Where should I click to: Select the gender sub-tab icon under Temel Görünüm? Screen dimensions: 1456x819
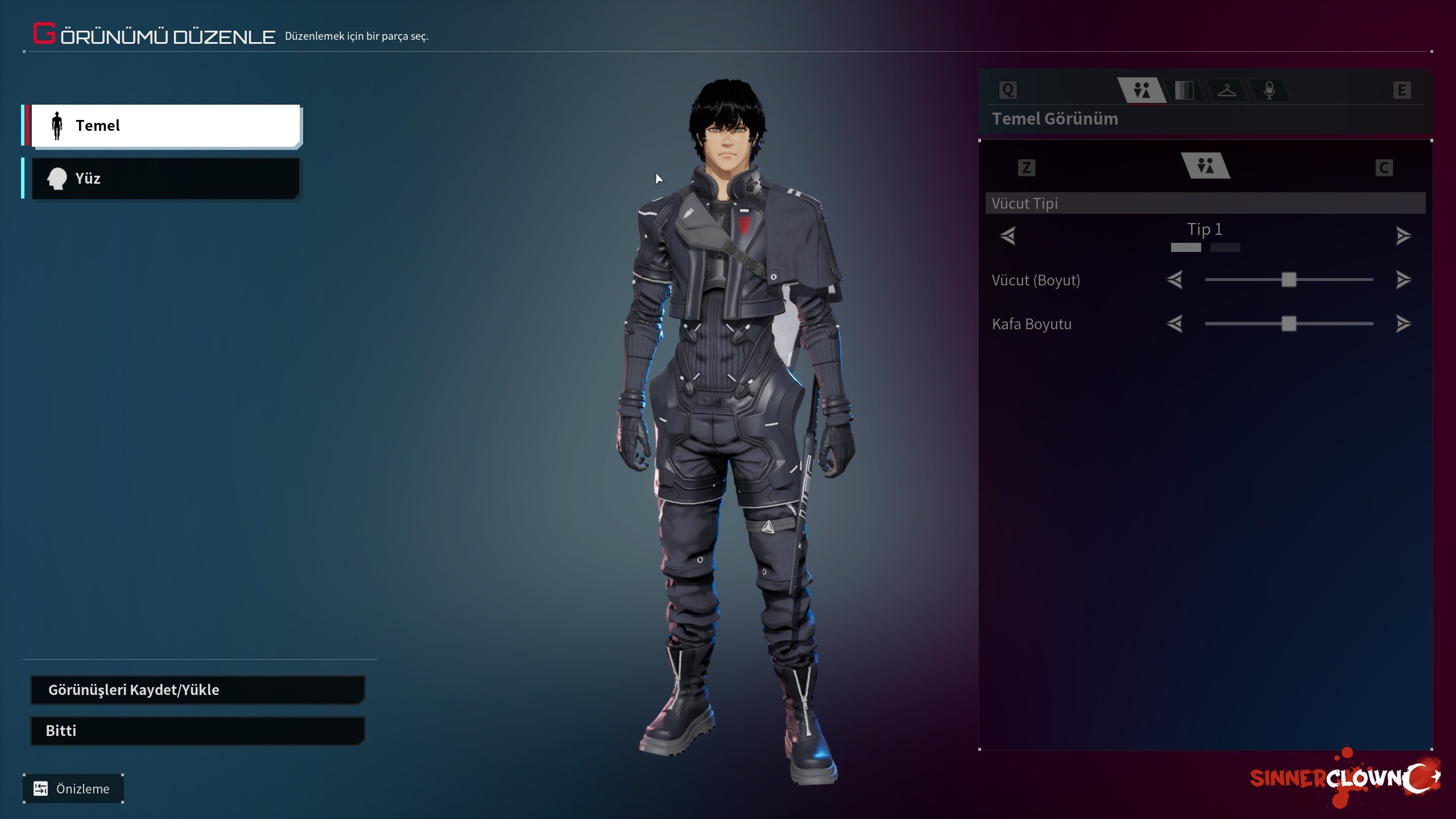tap(1205, 166)
